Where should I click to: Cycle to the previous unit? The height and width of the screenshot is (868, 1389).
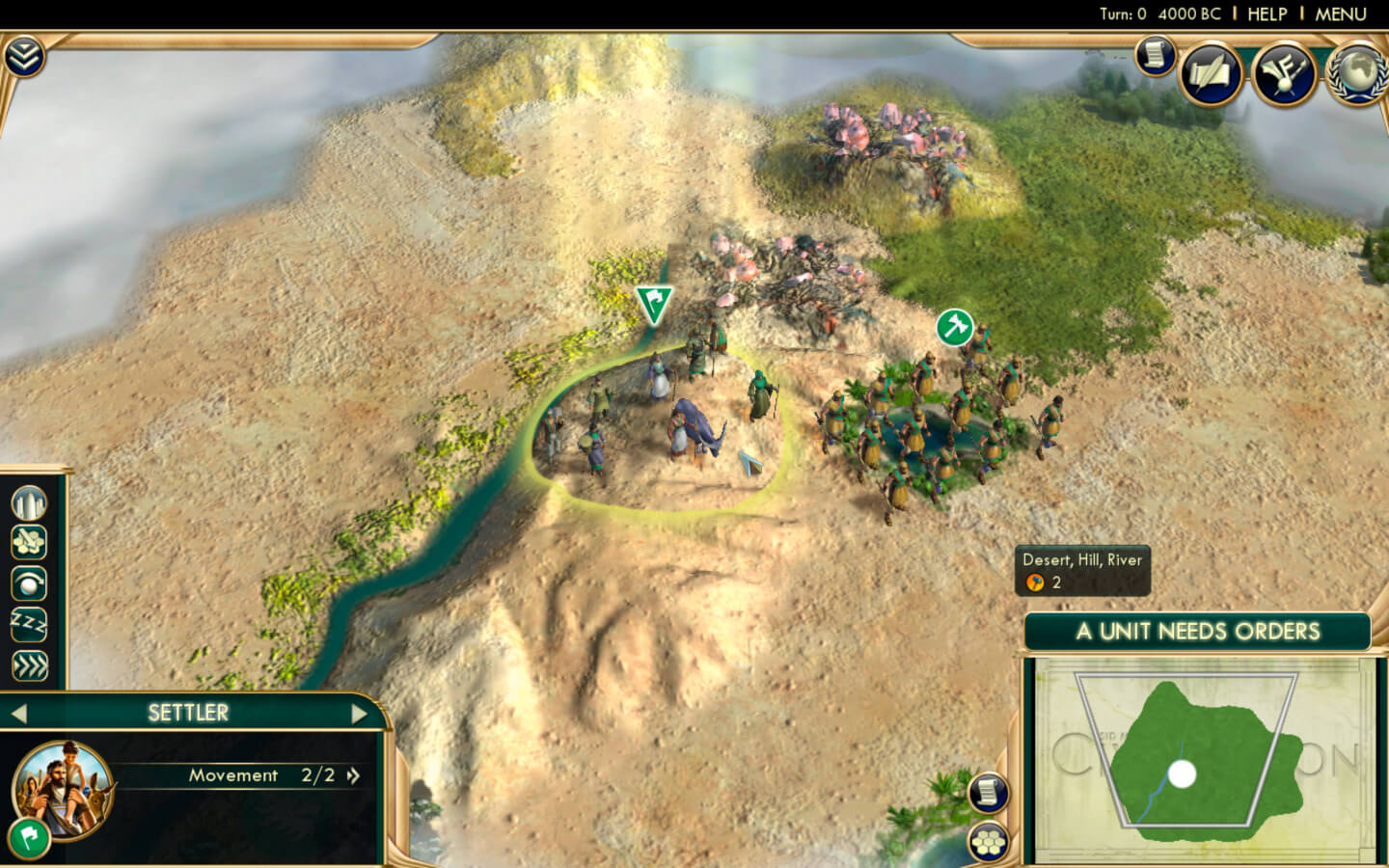pyautogui.click(x=18, y=714)
